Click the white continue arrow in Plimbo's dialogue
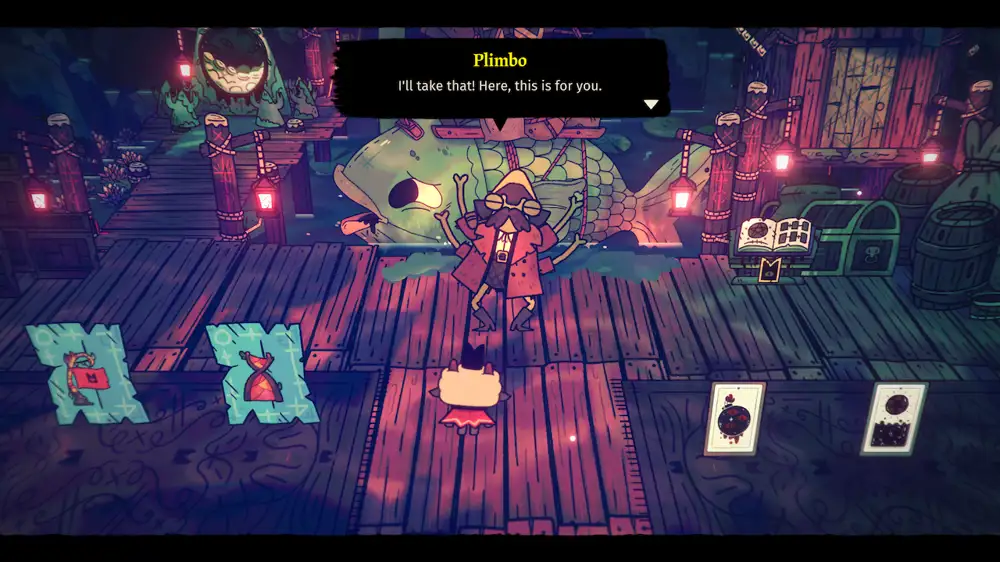This screenshot has width=1000, height=562. [651, 104]
